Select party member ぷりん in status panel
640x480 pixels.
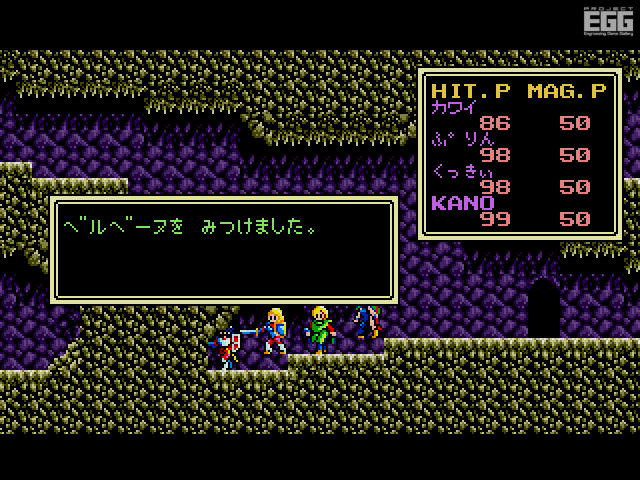(x=460, y=140)
